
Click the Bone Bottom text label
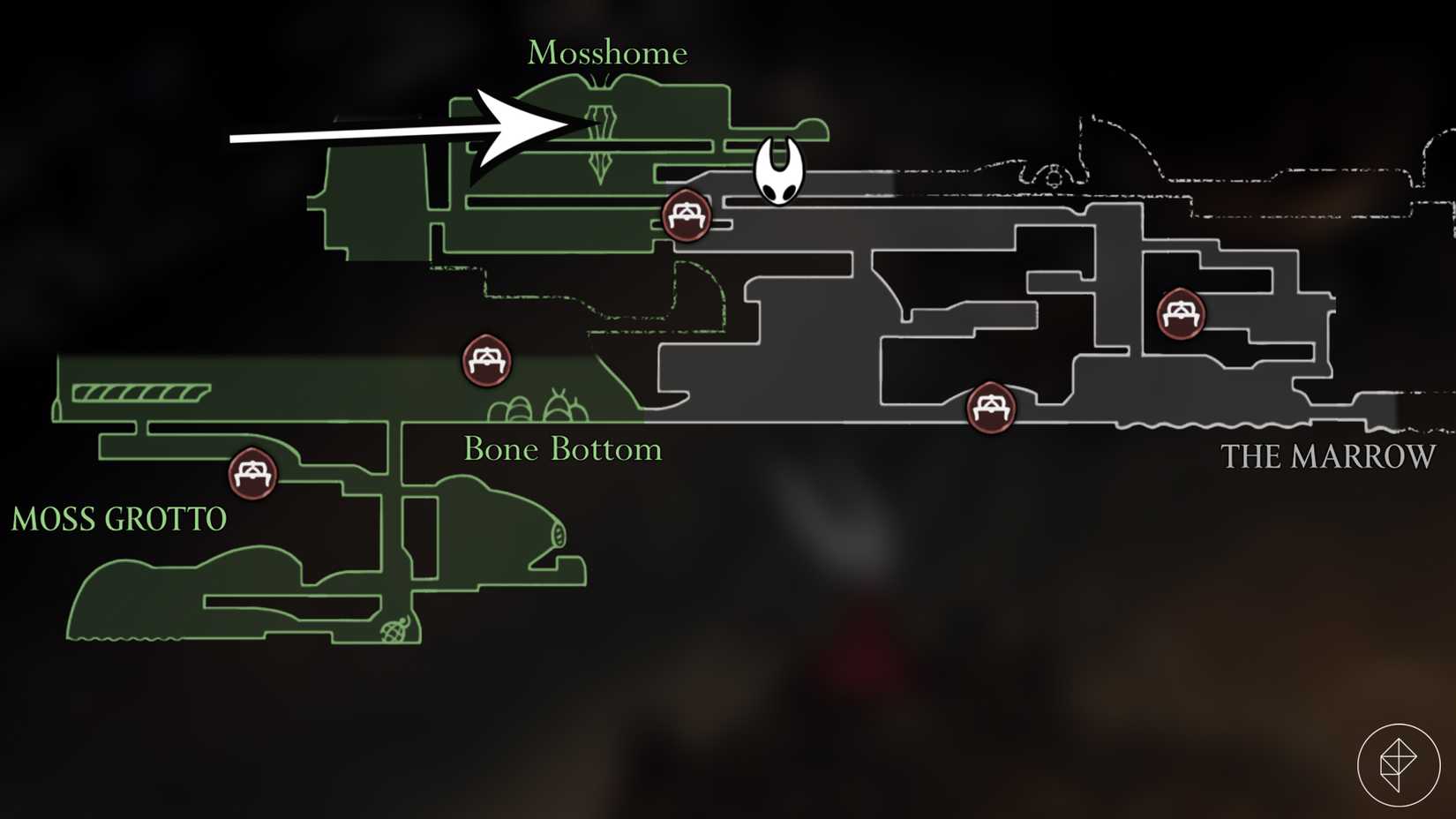tap(562, 449)
